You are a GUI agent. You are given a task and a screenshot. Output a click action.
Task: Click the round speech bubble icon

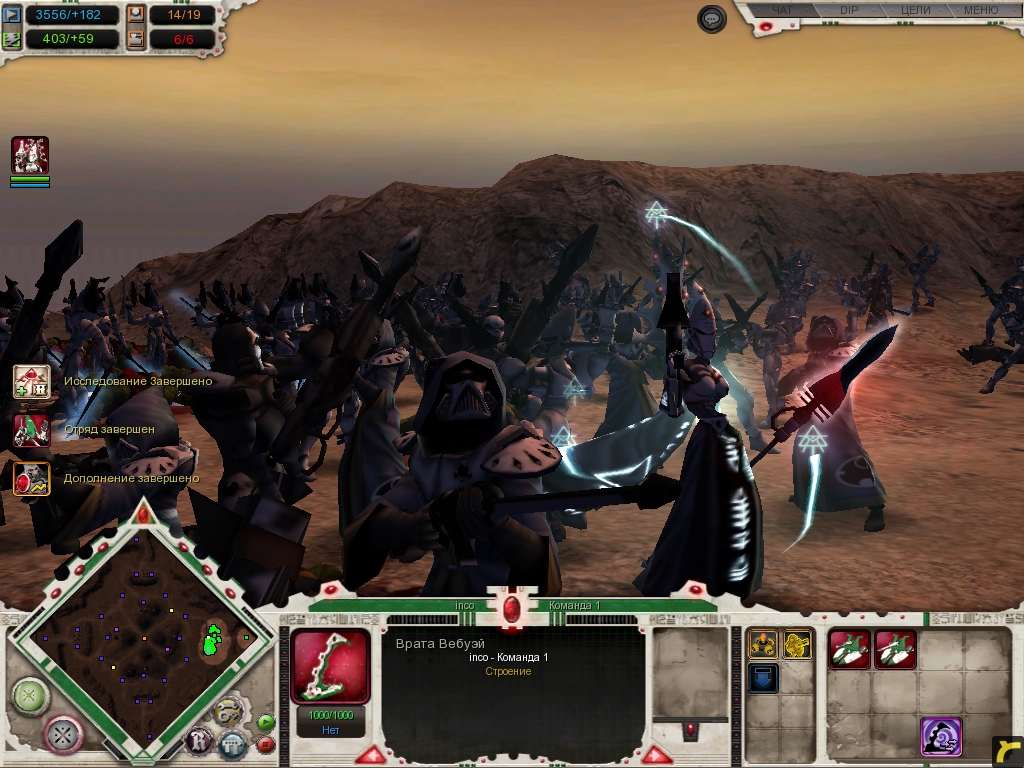click(711, 19)
